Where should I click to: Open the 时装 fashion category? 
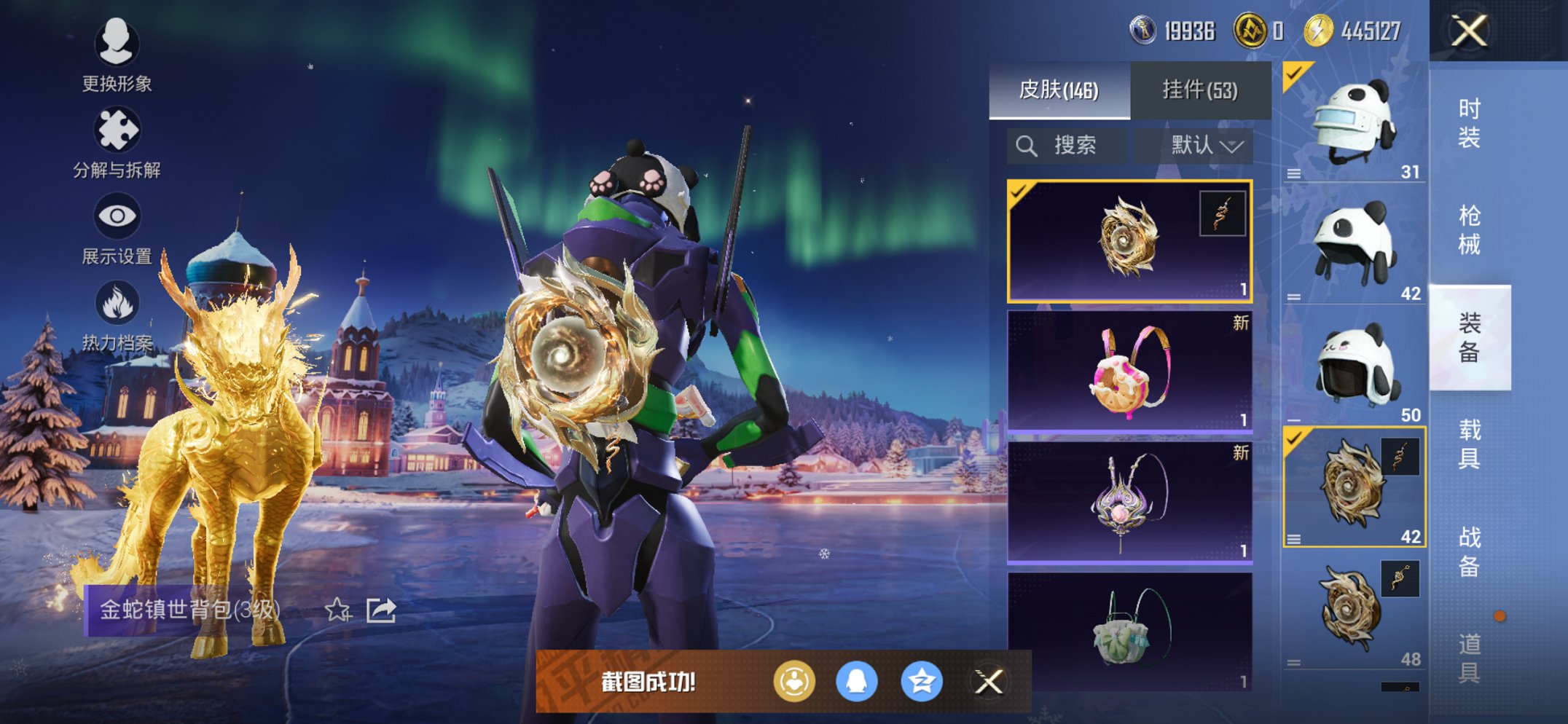(x=1469, y=123)
